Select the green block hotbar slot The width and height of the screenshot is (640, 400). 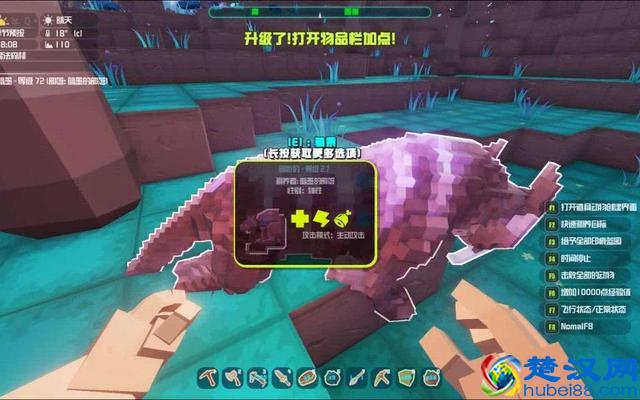pos(407,377)
